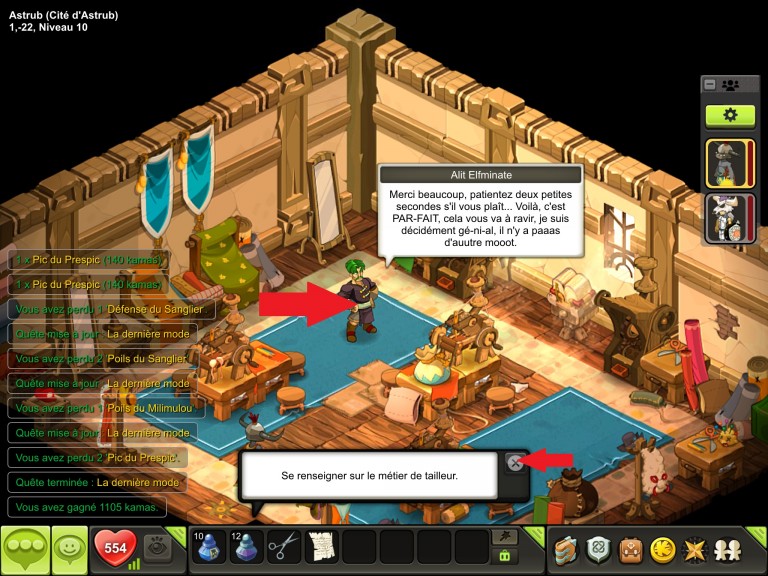The width and height of the screenshot is (768, 576).
Task: Toggle the green lock on shortcut bar
Action: 505,556
